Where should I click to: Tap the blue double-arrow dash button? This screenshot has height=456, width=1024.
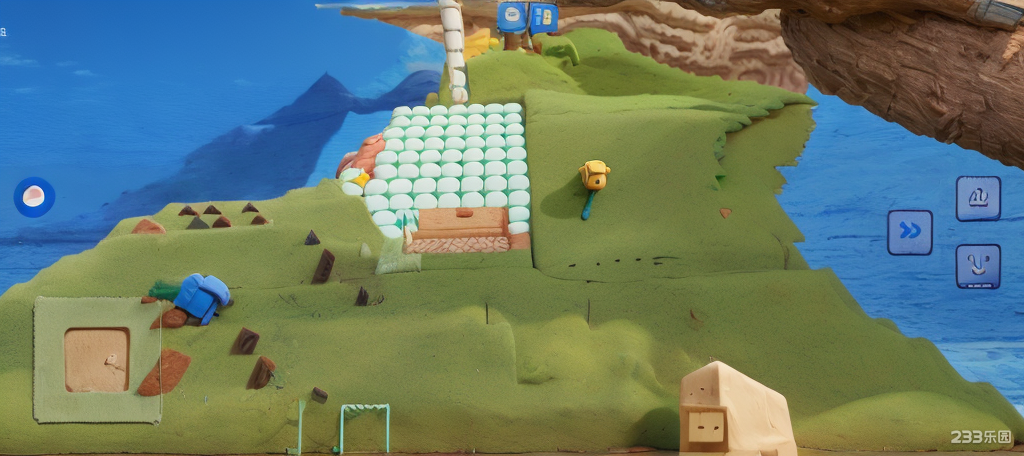coord(910,232)
